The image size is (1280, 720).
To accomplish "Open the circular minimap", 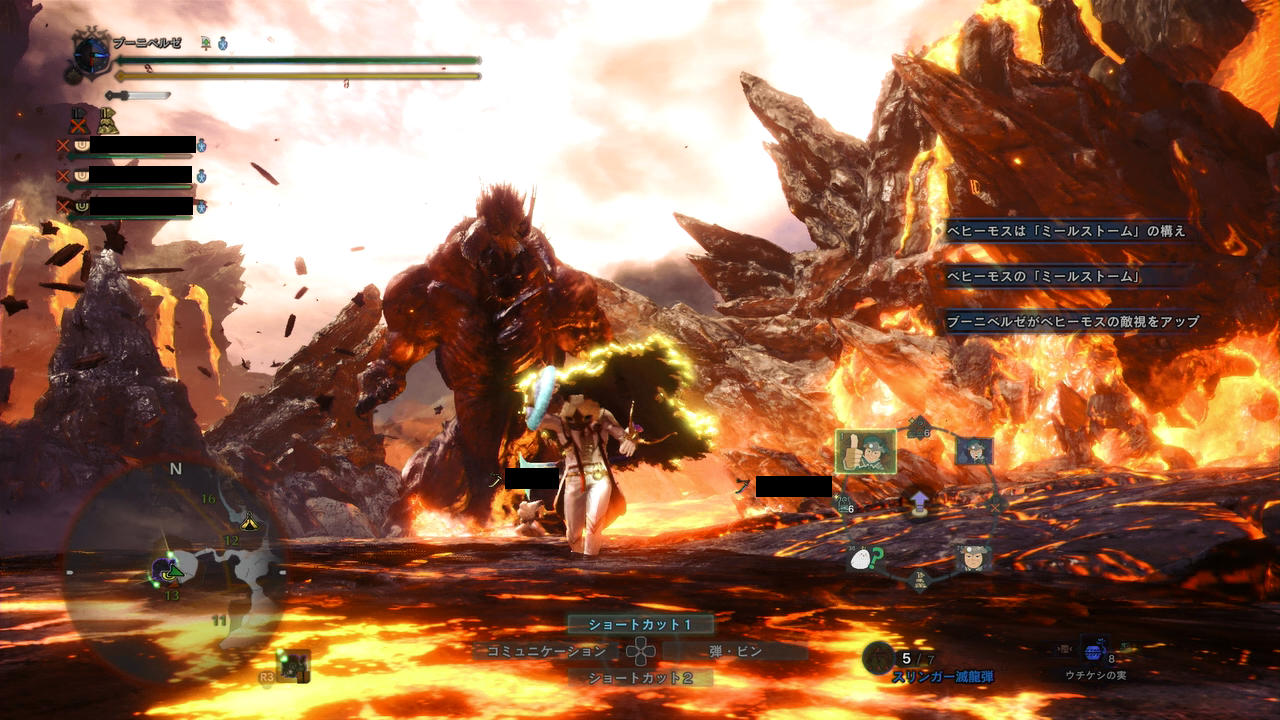I will point(170,570).
